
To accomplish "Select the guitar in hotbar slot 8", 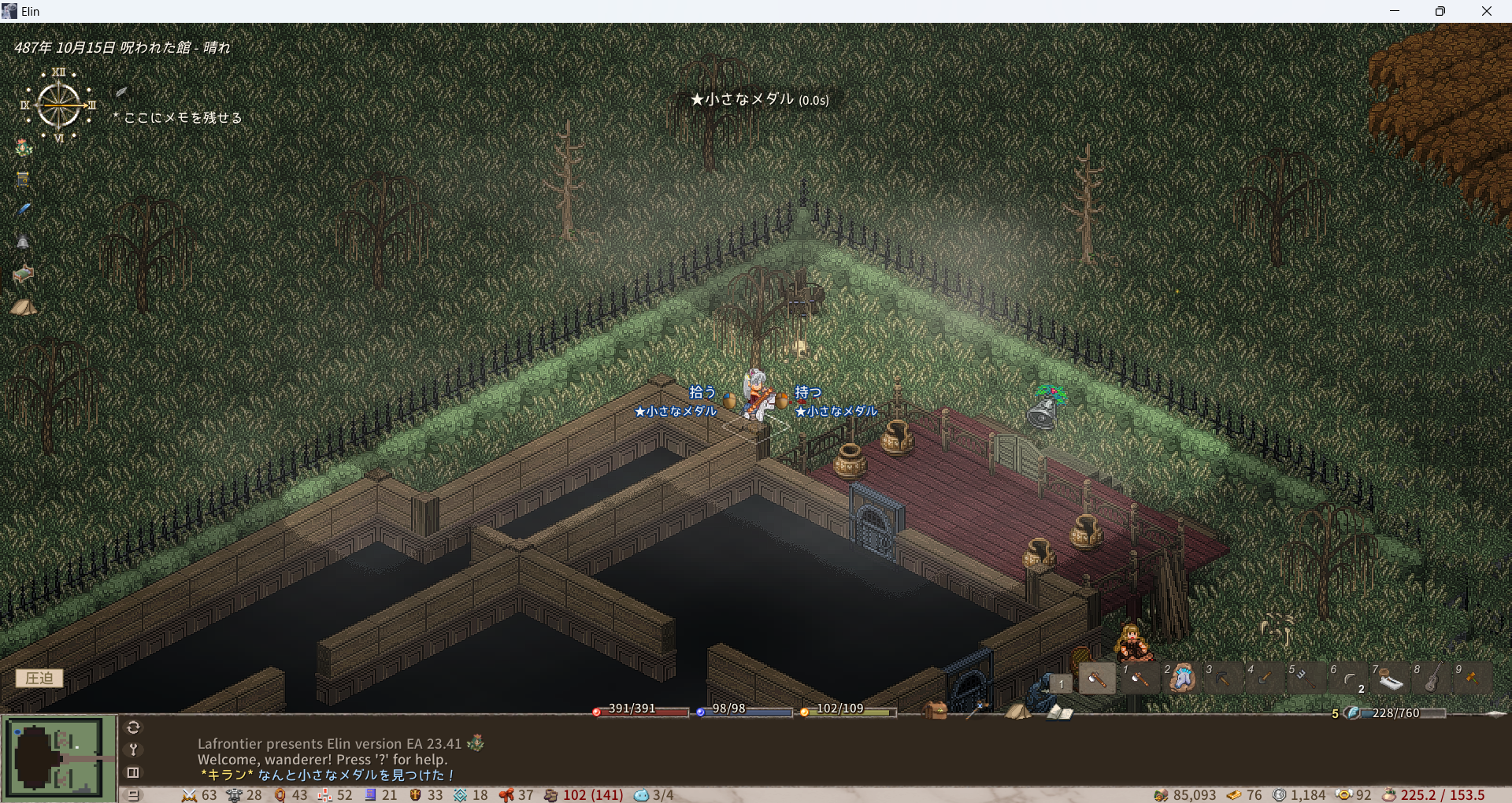I will point(1432,678).
